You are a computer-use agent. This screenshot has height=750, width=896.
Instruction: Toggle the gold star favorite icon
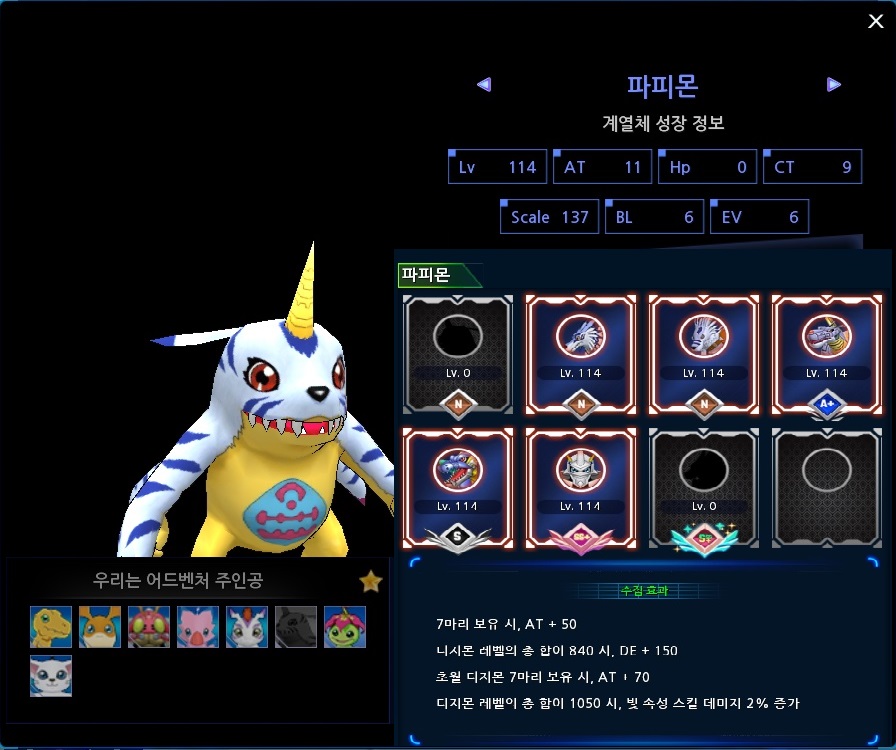pos(371,581)
